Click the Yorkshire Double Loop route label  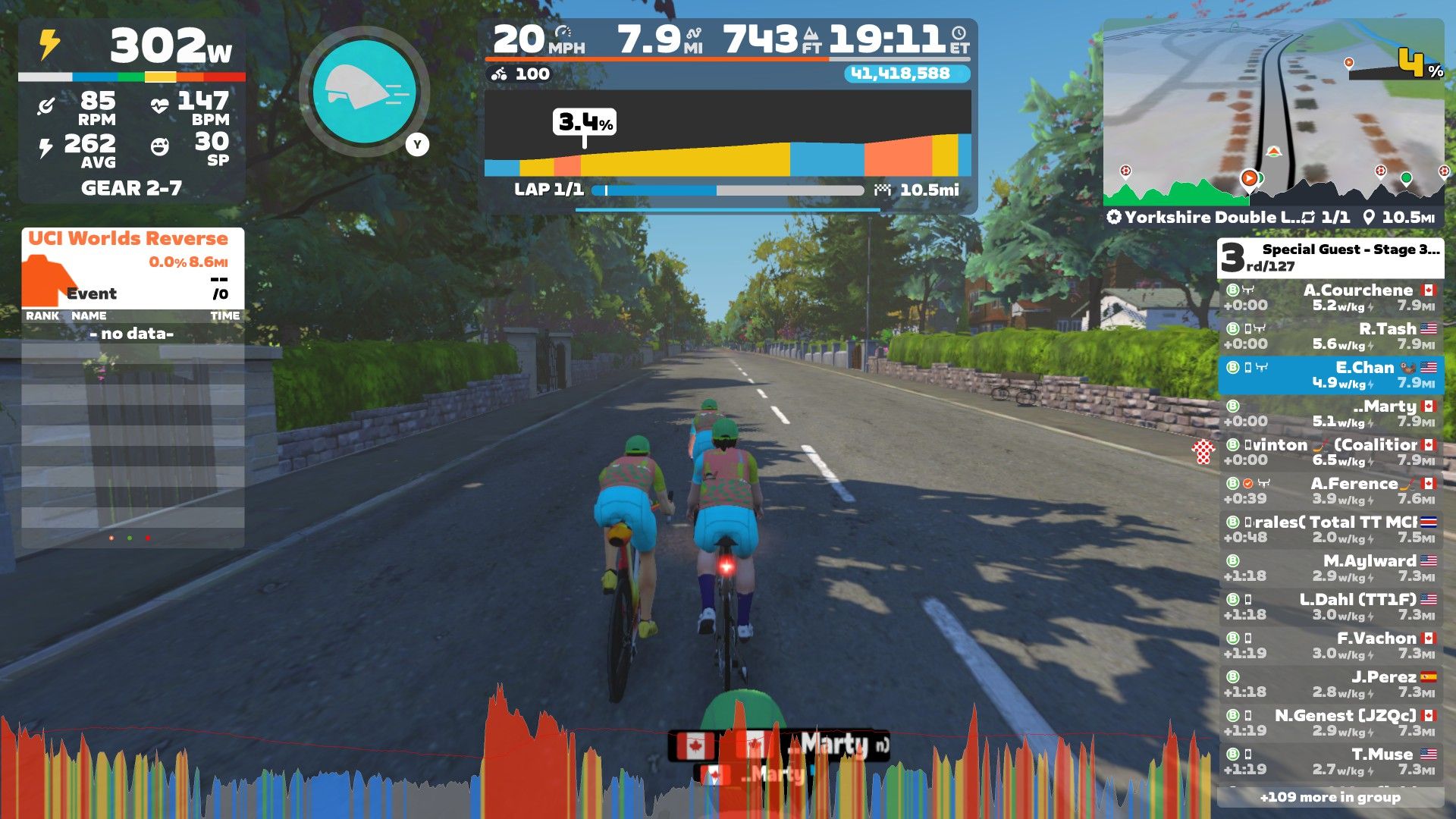point(1206,218)
